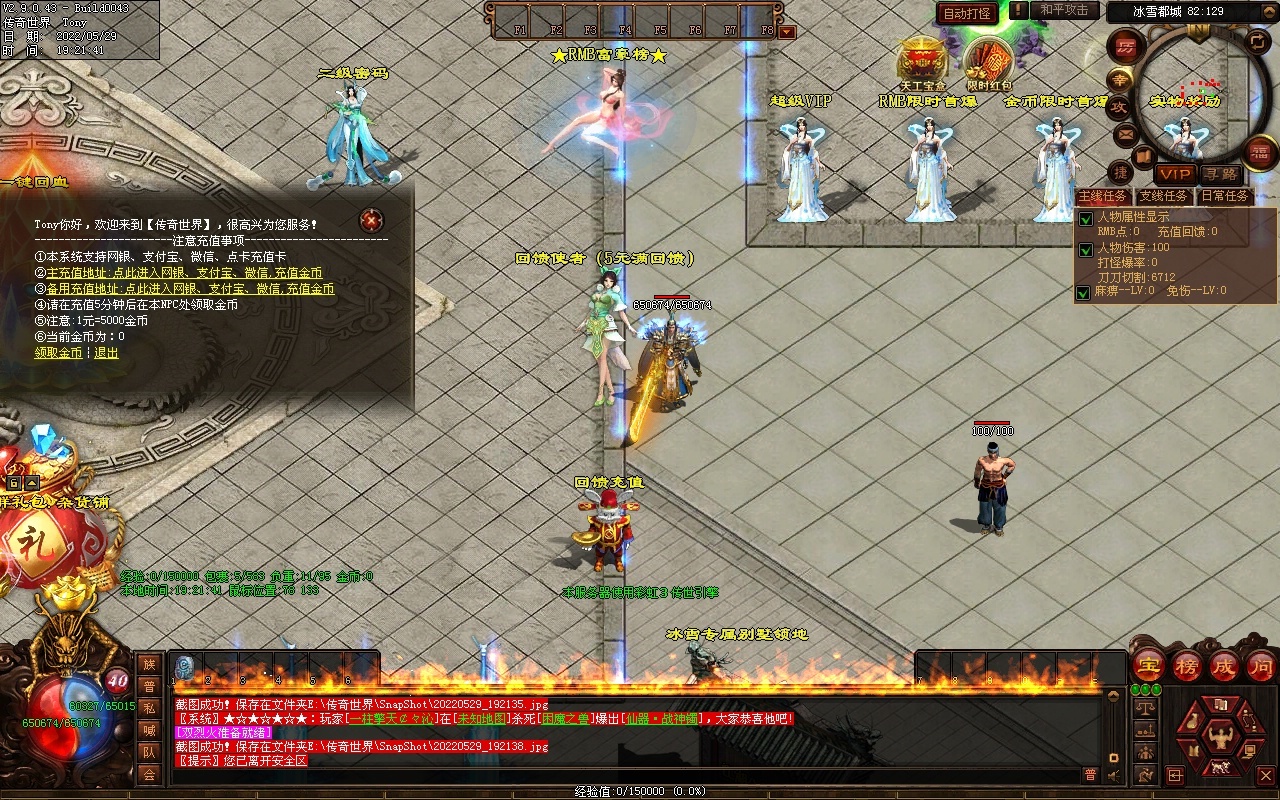This screenshot has height=800, width=1280.
Task: Open the 榜 ranking round button
Action: coord(1187,665)
